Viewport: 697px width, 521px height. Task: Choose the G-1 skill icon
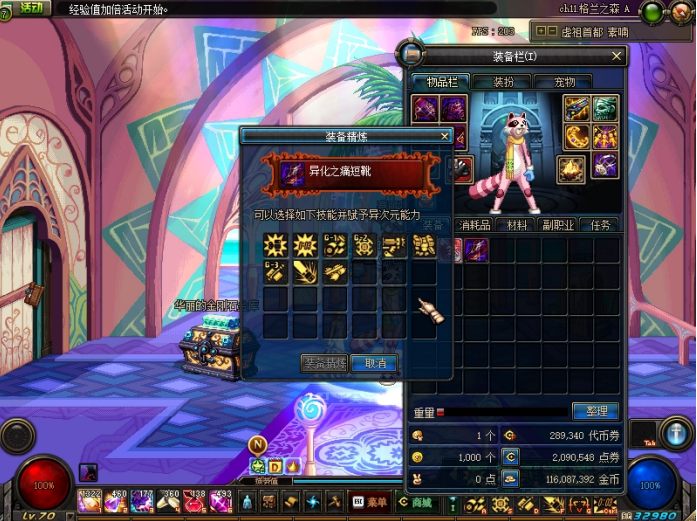coord(335,246)
